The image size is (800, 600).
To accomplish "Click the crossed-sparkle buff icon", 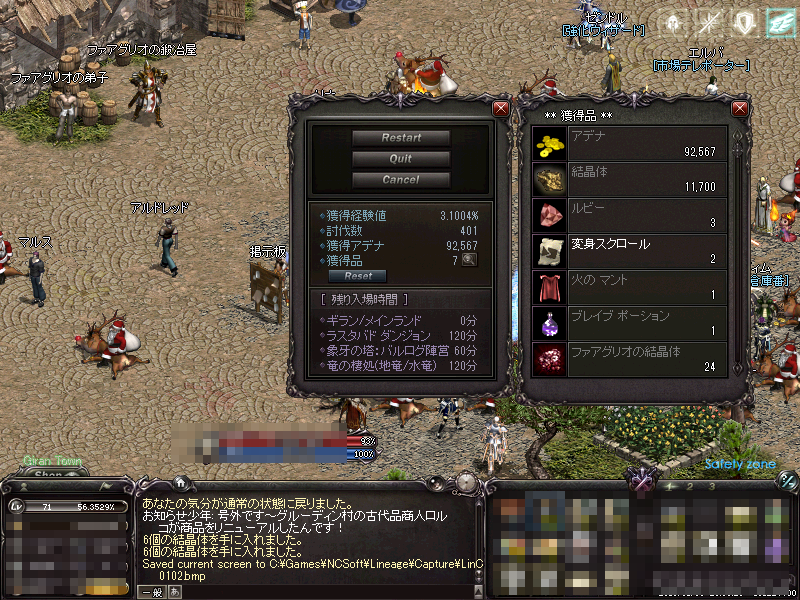I will (709, 23).
